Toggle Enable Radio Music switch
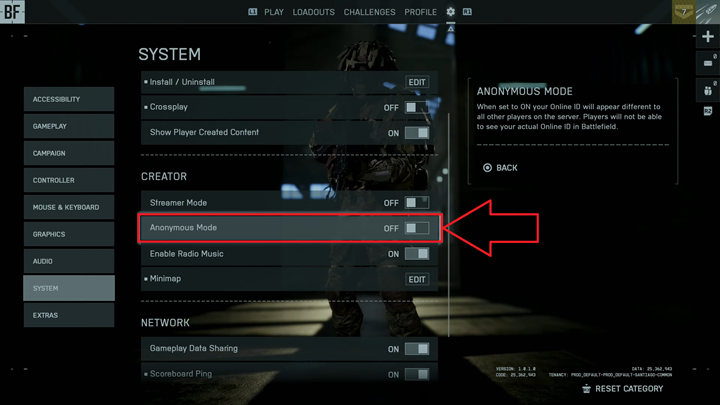 [416, 254]
